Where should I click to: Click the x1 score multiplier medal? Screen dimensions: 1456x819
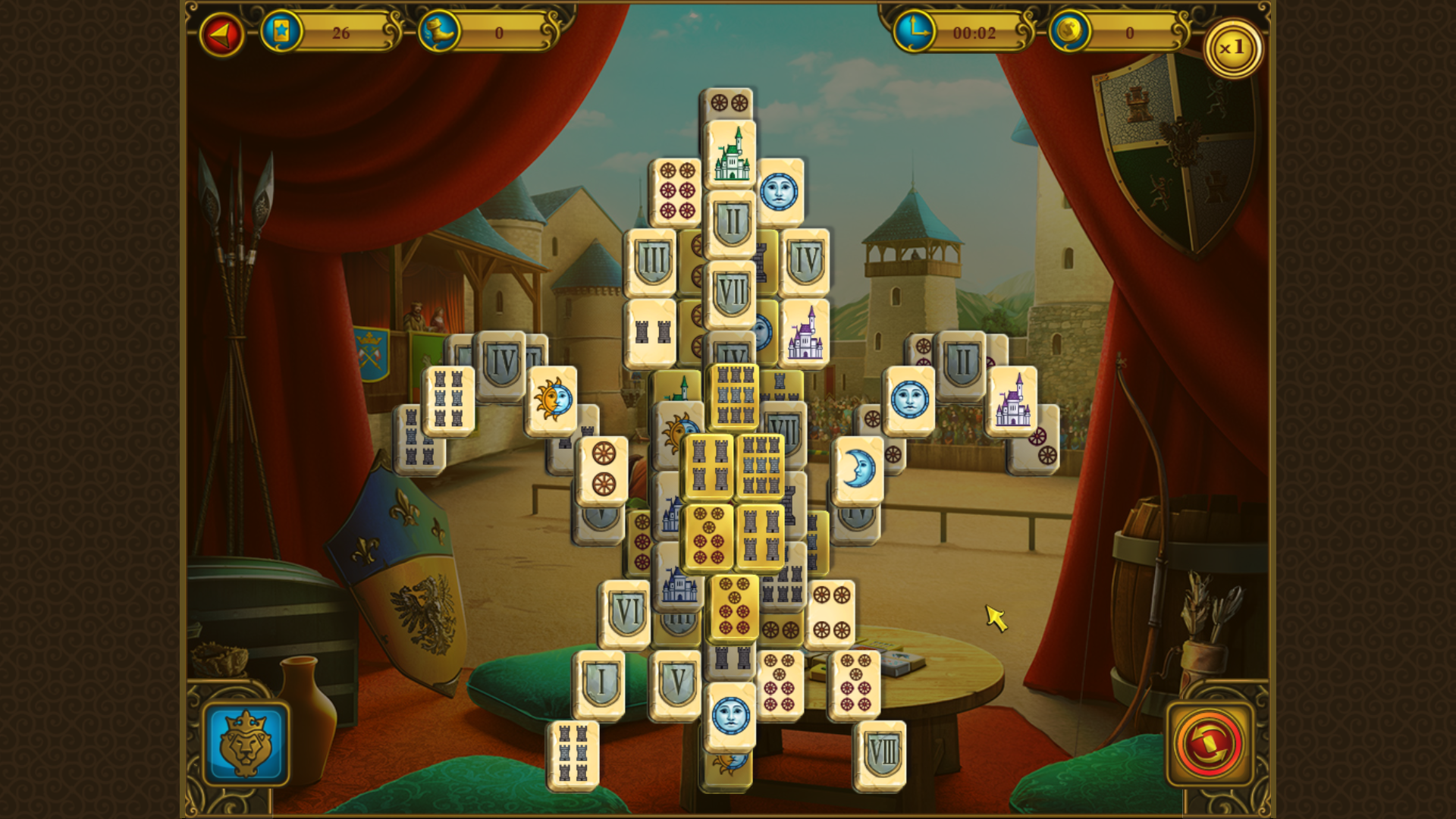click(x=1232, y=49)
